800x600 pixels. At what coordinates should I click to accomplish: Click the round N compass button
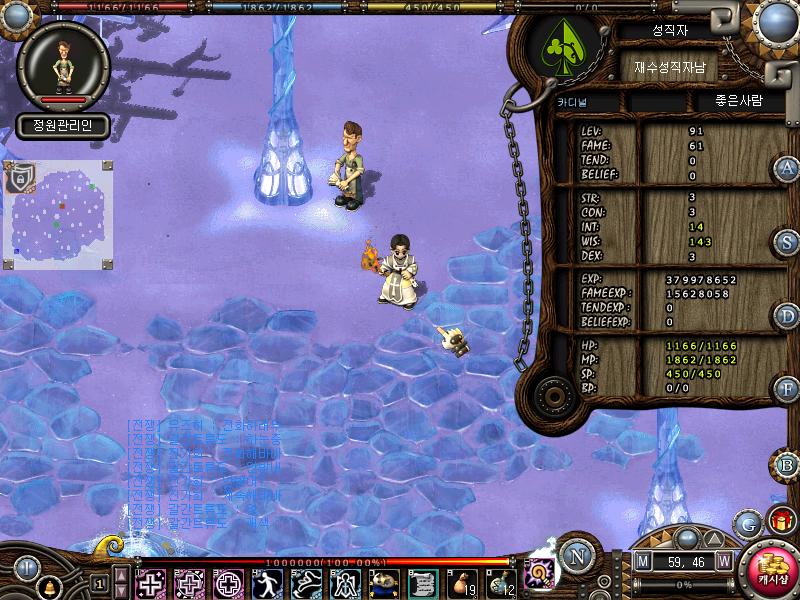[576, 555]
